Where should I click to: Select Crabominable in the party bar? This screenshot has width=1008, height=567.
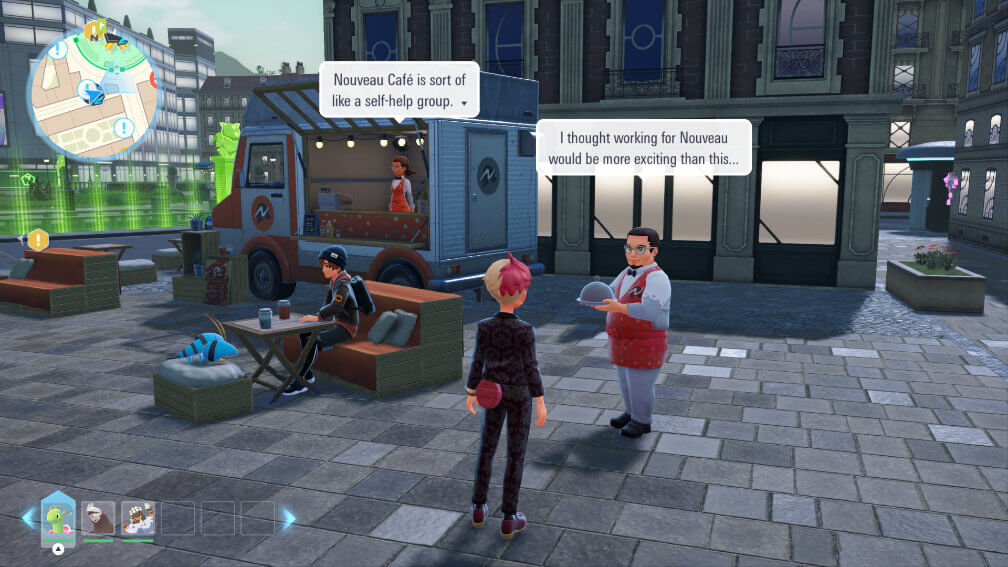[138, 517]
